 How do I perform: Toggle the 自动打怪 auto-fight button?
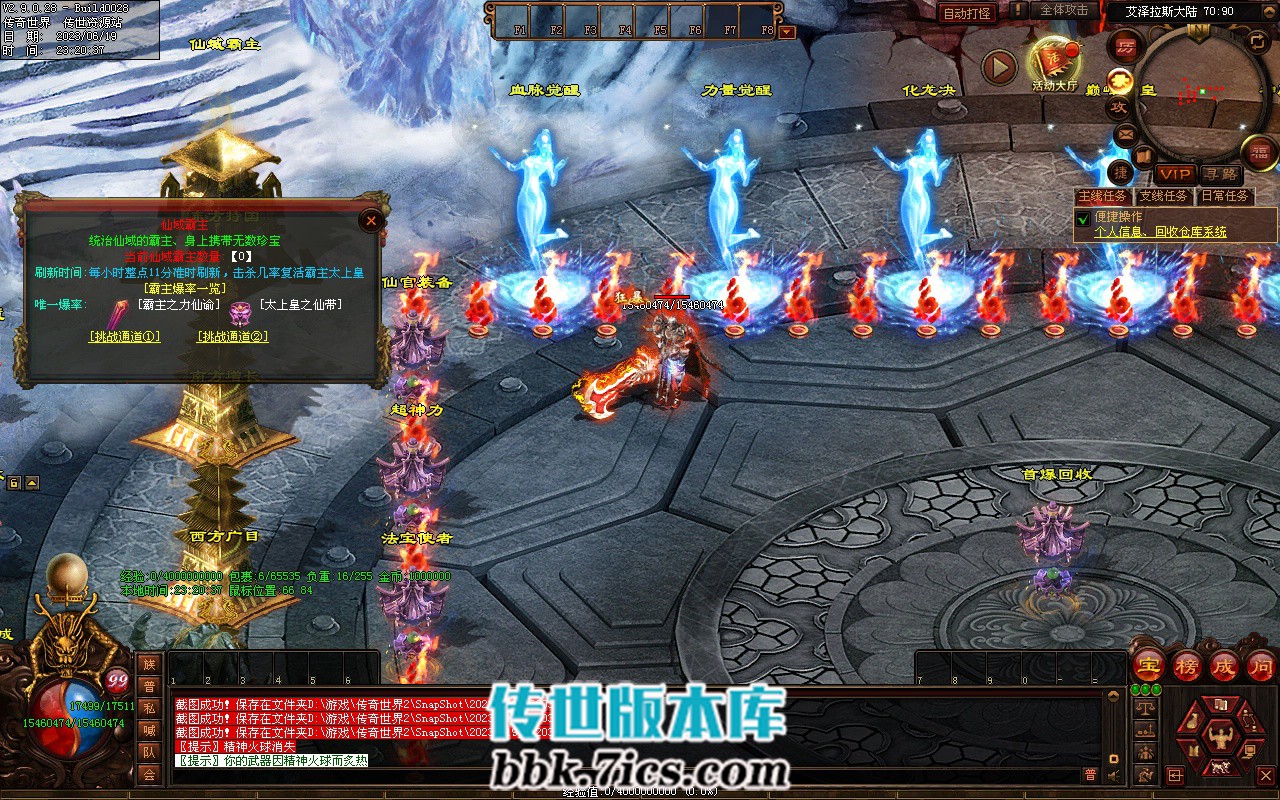click(x=967, y=13)
